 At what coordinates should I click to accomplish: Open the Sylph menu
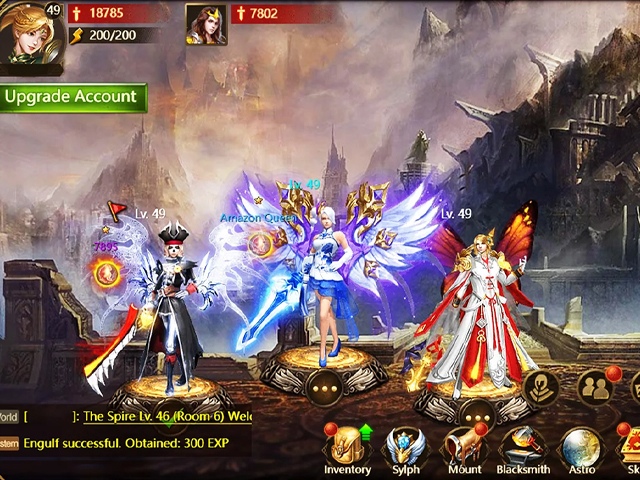point(406,450)
